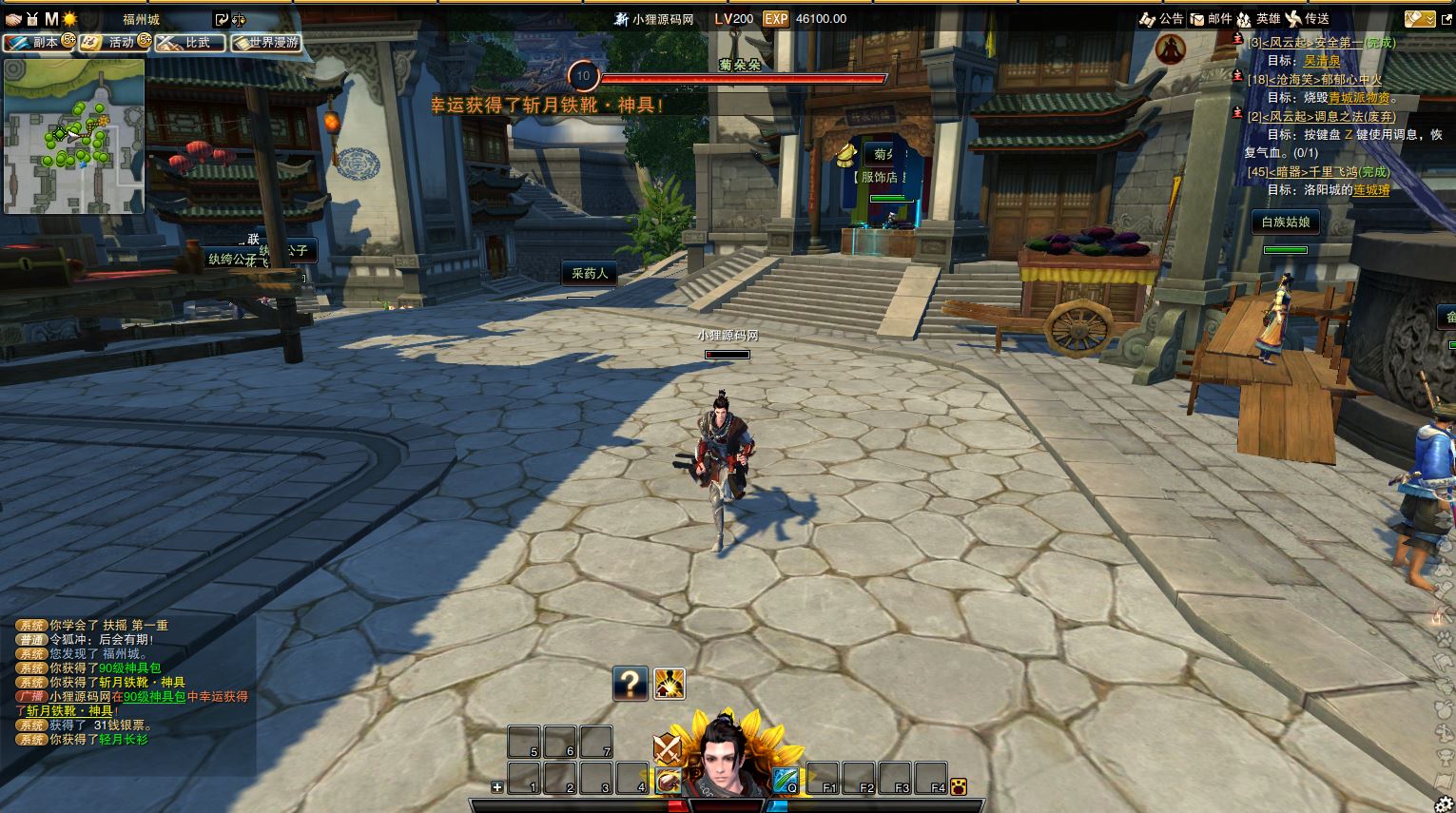Screen dimensions: 1456x813
Task: Click the handshake icon in top bar
Action: point(13,19)
